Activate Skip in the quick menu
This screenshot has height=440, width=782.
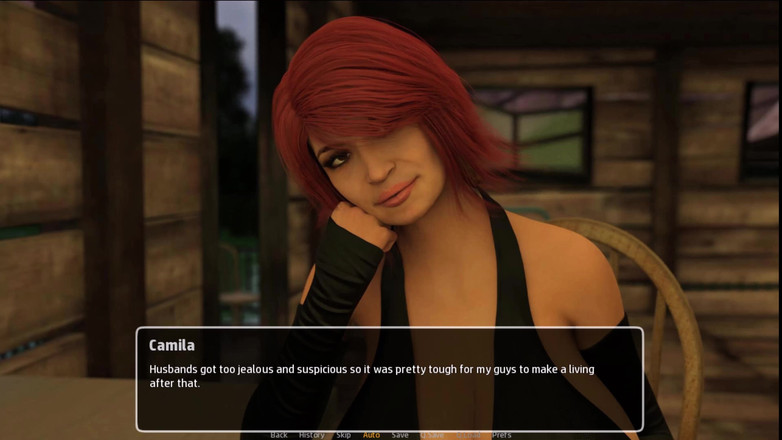click(343, 435)
